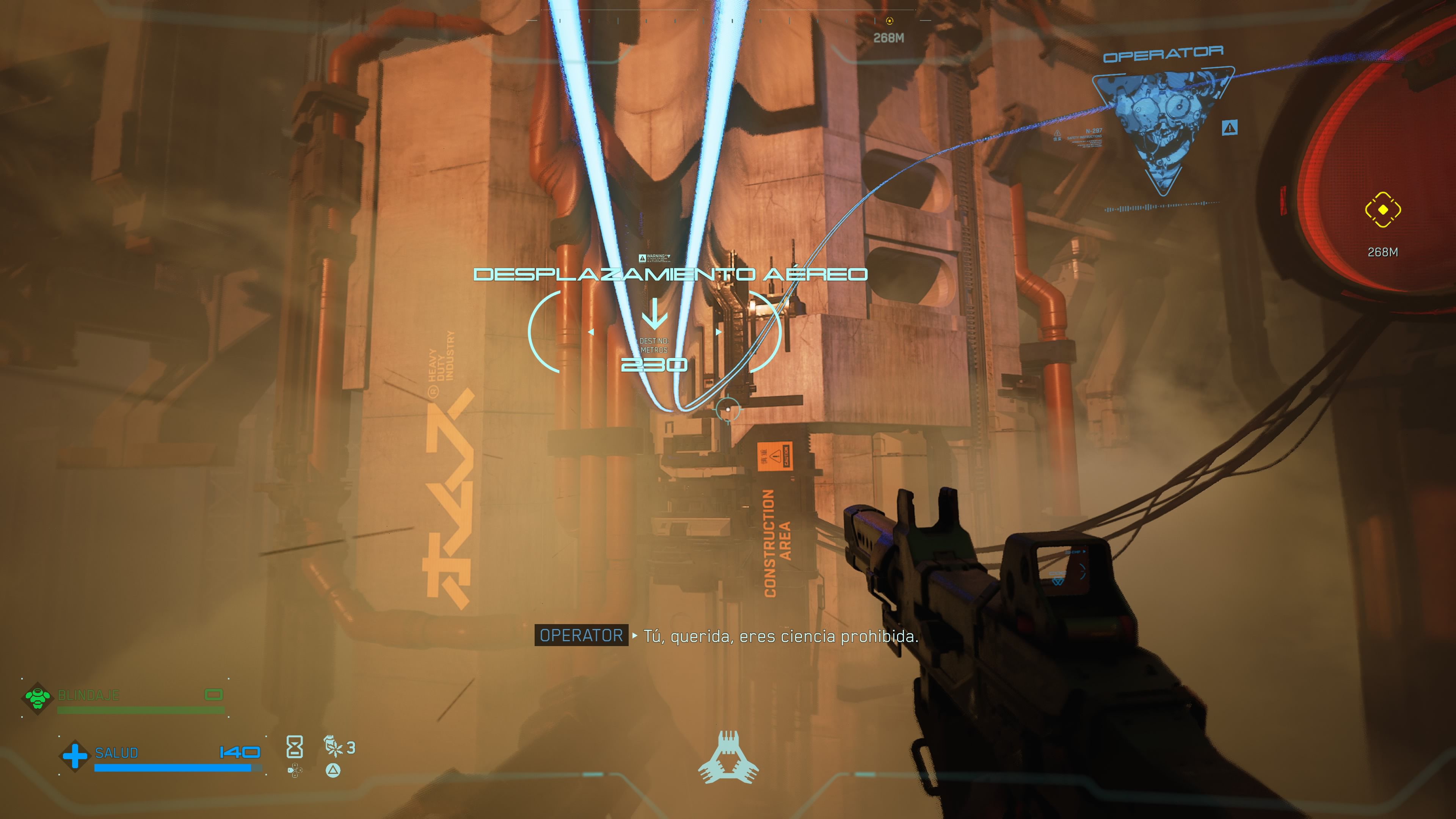The height and width of the screenshot is (819, 1456).
Task: Click the blue health cross icon
Action: click(75, 756)
